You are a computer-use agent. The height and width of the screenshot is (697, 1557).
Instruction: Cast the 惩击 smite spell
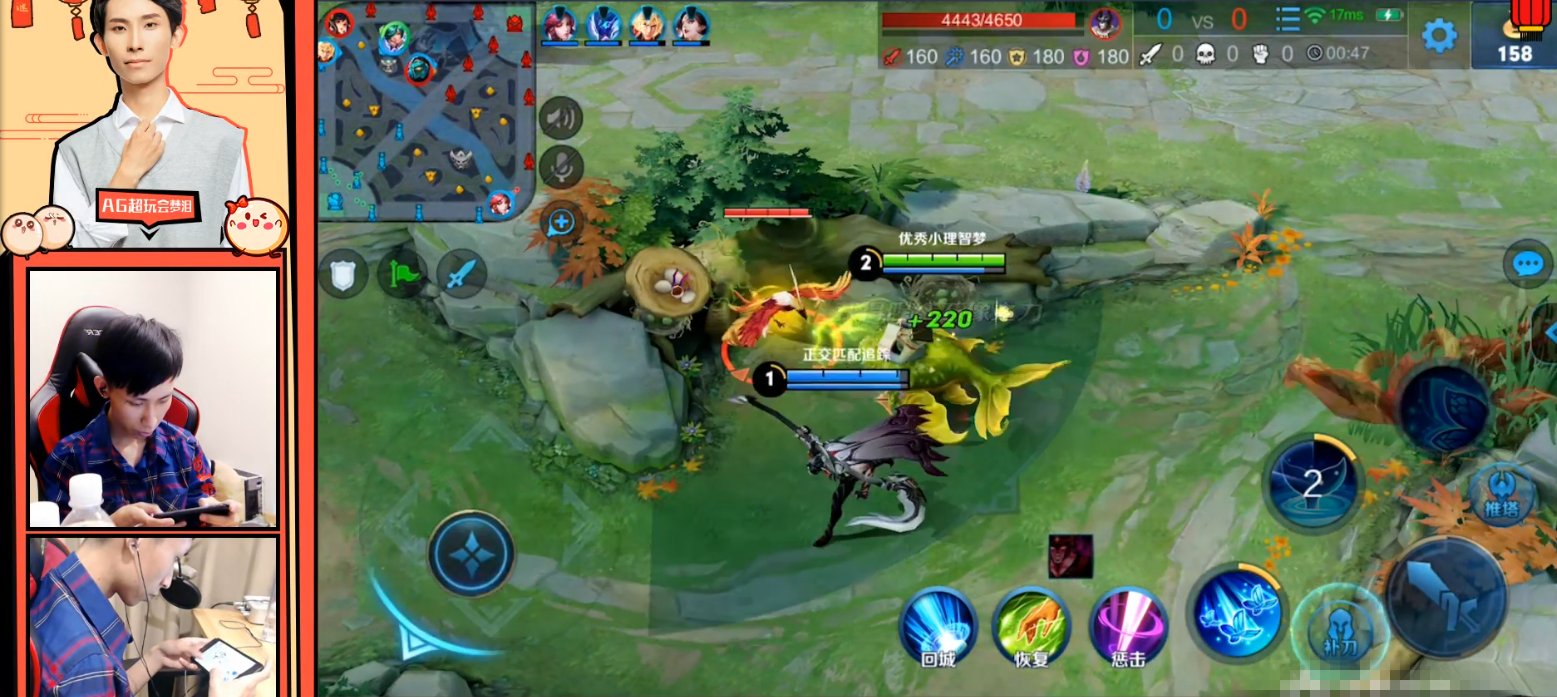pyautogui.click(x=1126, y=624)
